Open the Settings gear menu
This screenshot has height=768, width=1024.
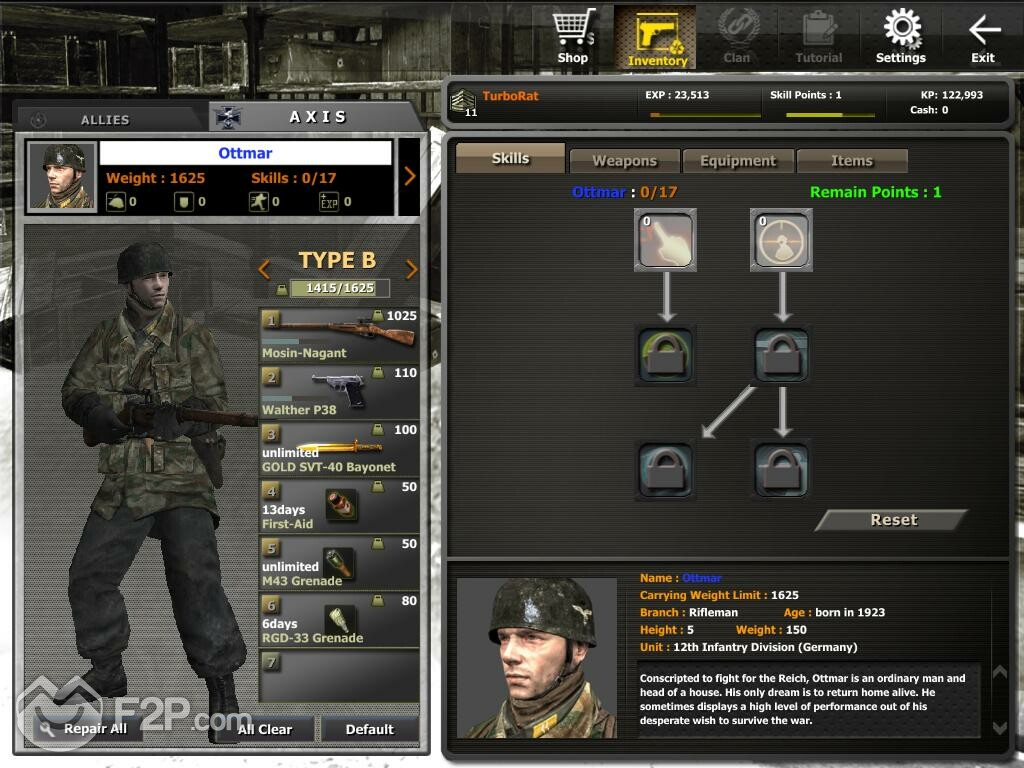coord(901,37)
